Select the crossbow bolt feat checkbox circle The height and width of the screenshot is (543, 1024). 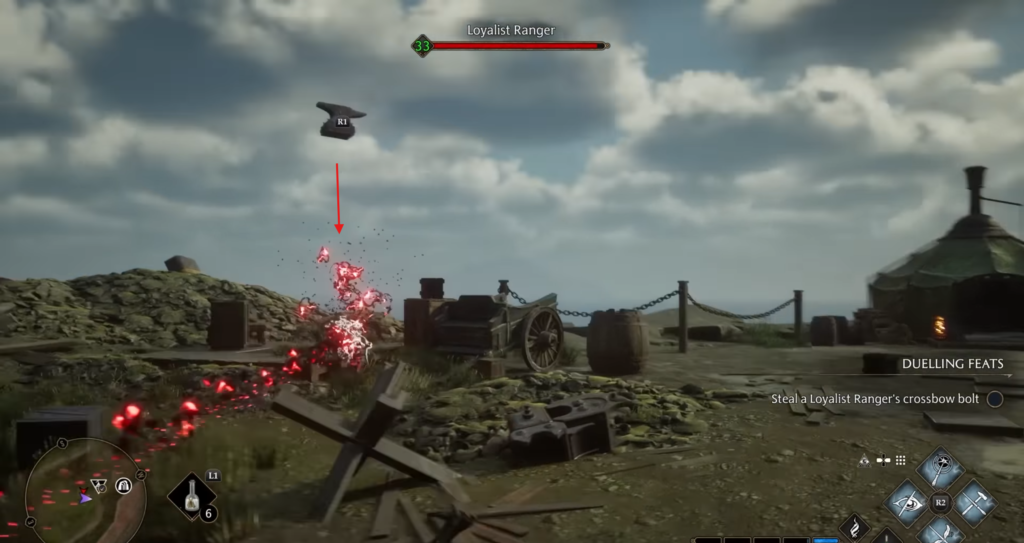(x=995, y=398)
